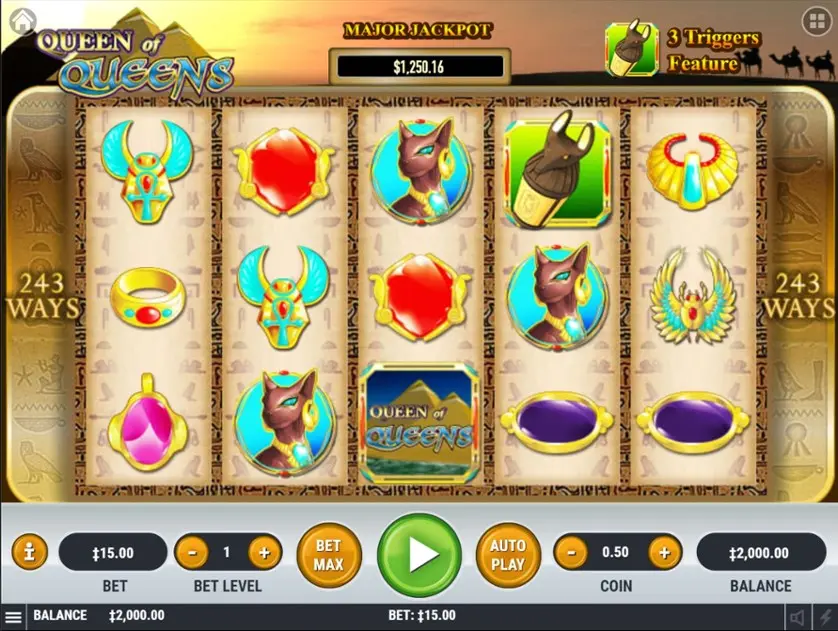Spin the reels with the green play button

(x=419, y=554)
